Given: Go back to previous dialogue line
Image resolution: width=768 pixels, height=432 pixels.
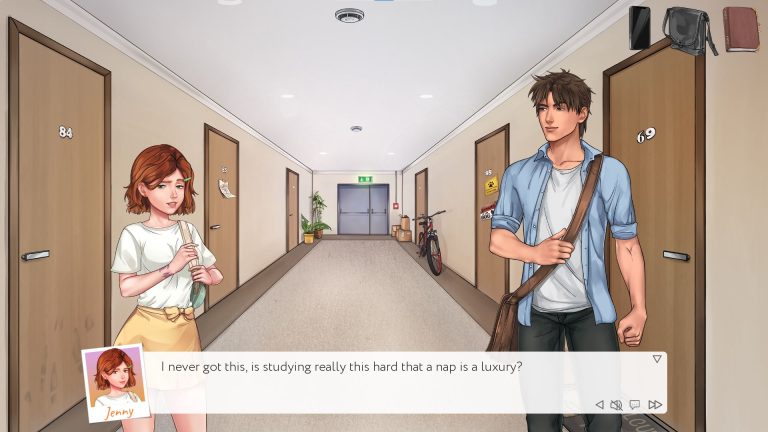Looking at the screenshot, I should tap(599, 405).
